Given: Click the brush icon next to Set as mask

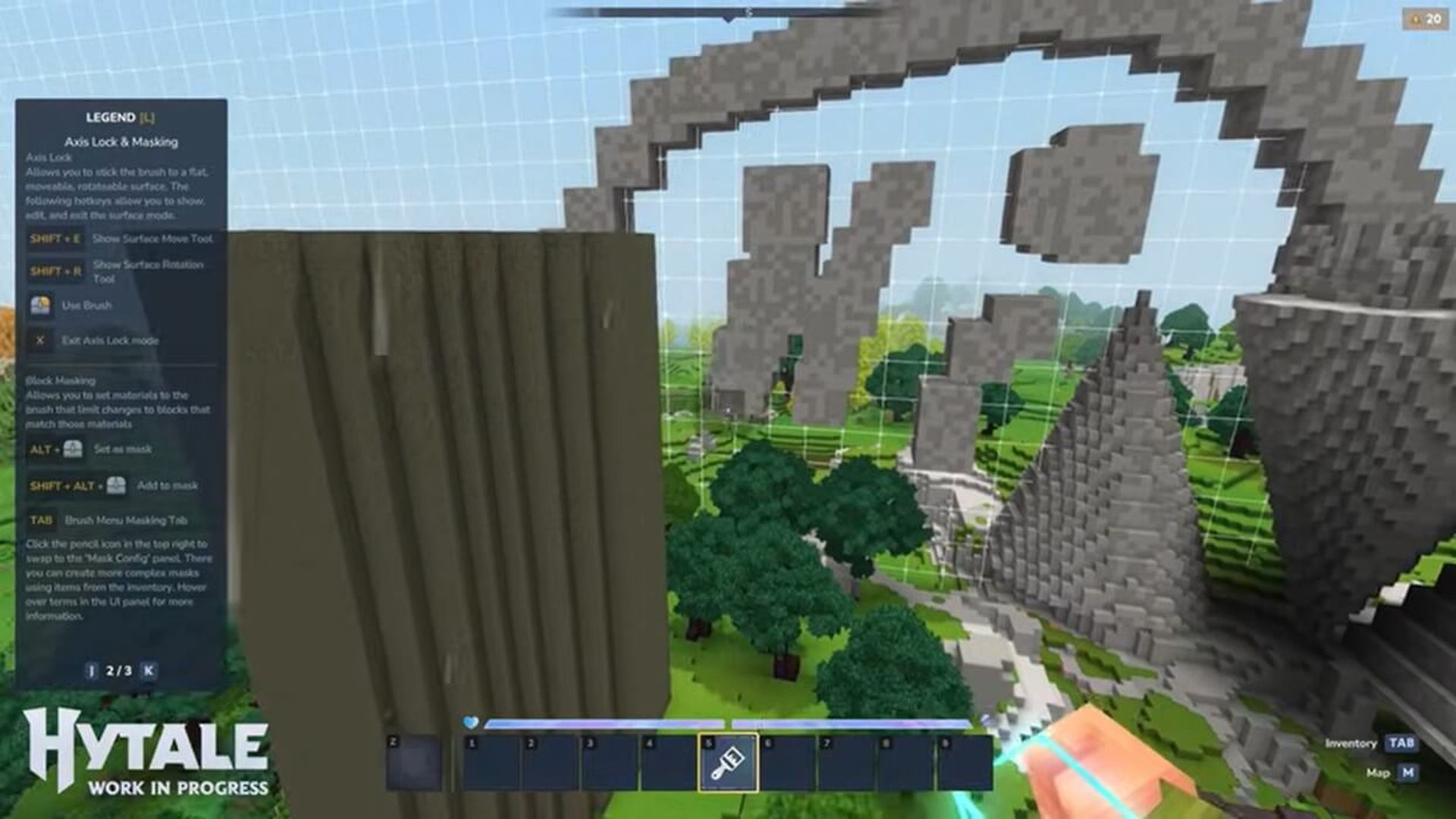Looking at the screenshot, I should pos(73,448).
